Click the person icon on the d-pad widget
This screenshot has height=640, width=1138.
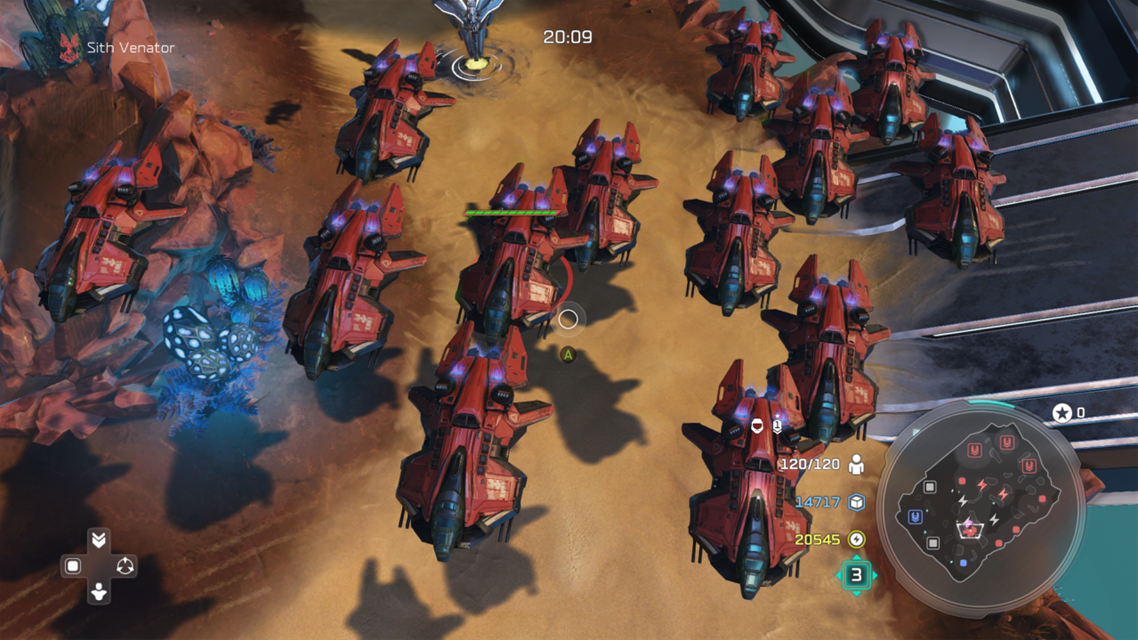tap(98, 592)
